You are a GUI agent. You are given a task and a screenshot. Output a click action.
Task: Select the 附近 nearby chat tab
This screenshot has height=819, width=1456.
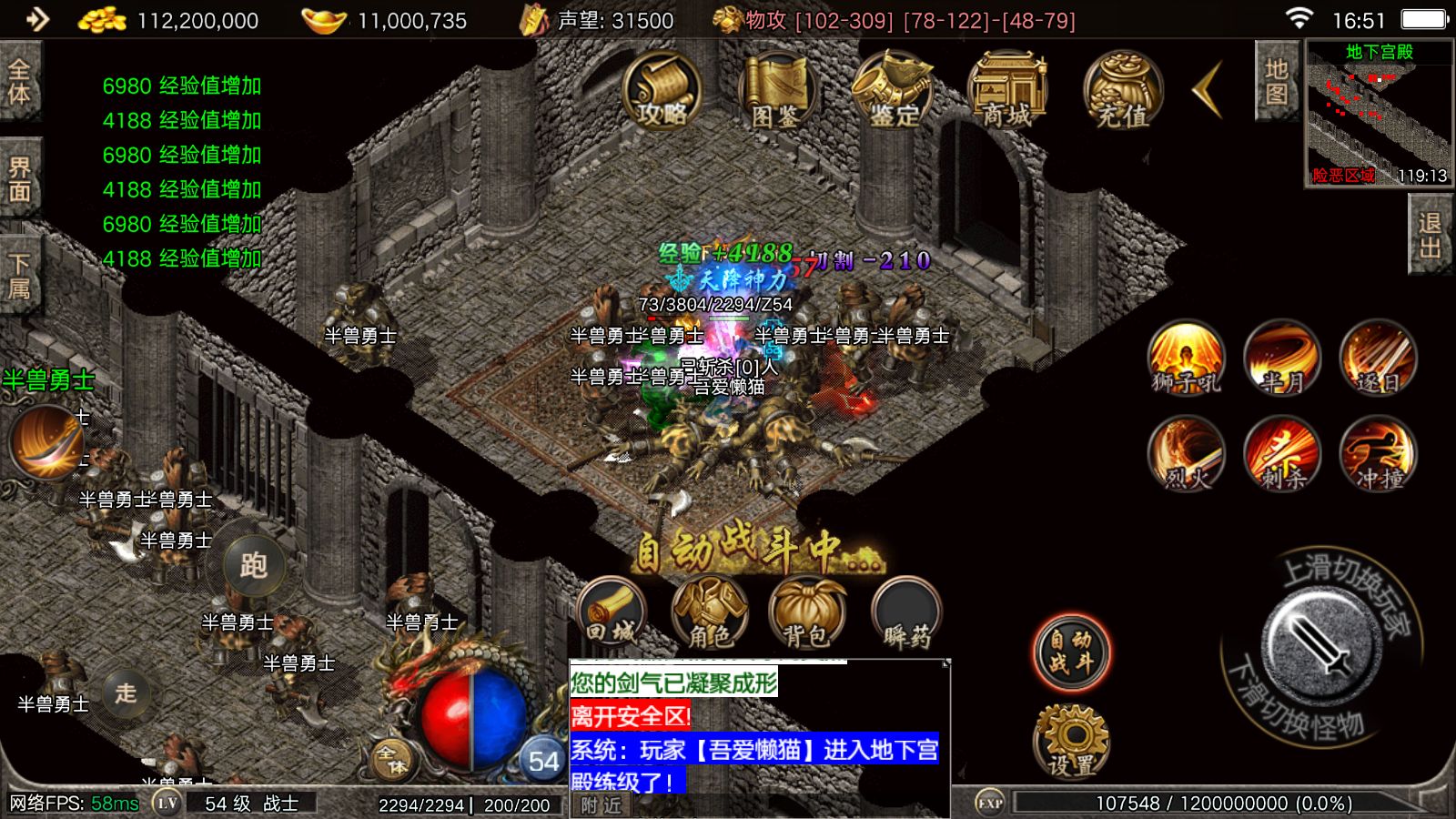coord(601,805)
